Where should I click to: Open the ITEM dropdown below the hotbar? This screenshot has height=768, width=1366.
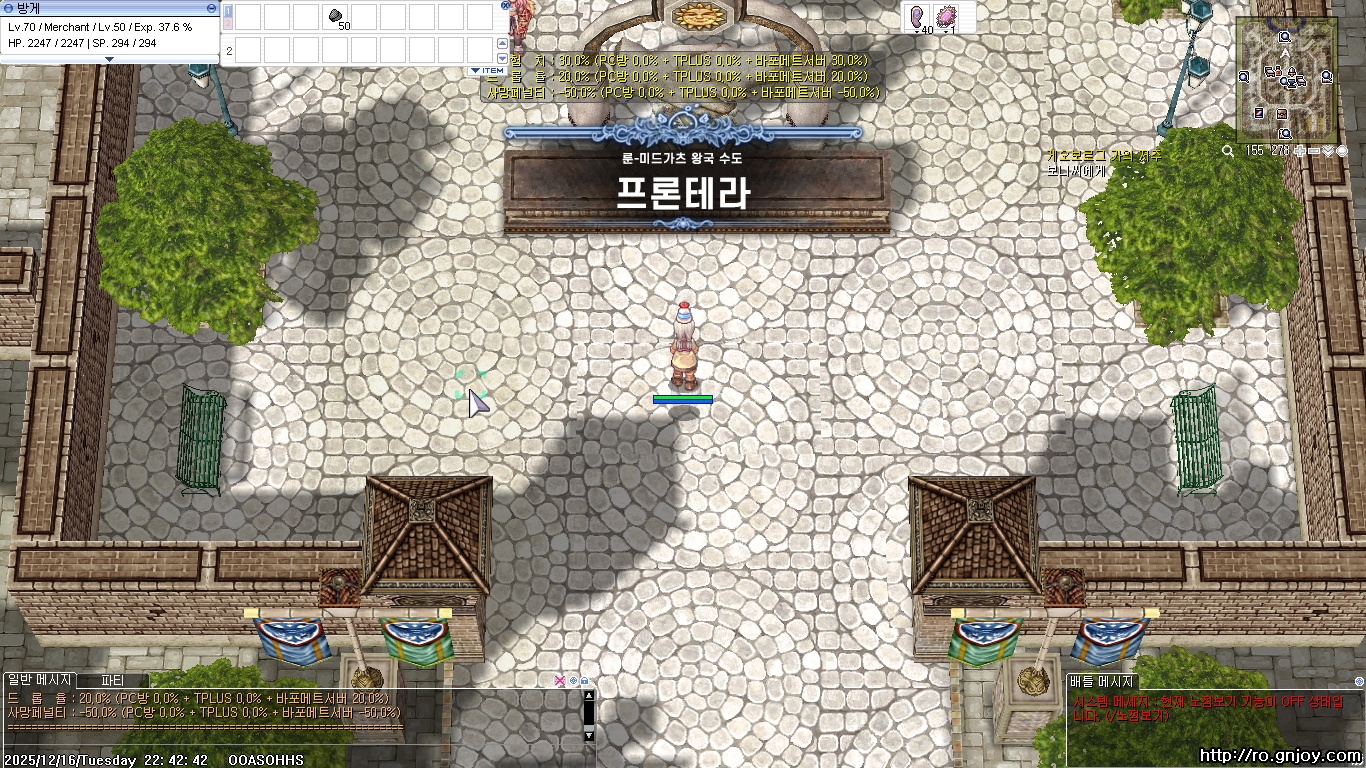pyautogui.click(x=487, y=70)
